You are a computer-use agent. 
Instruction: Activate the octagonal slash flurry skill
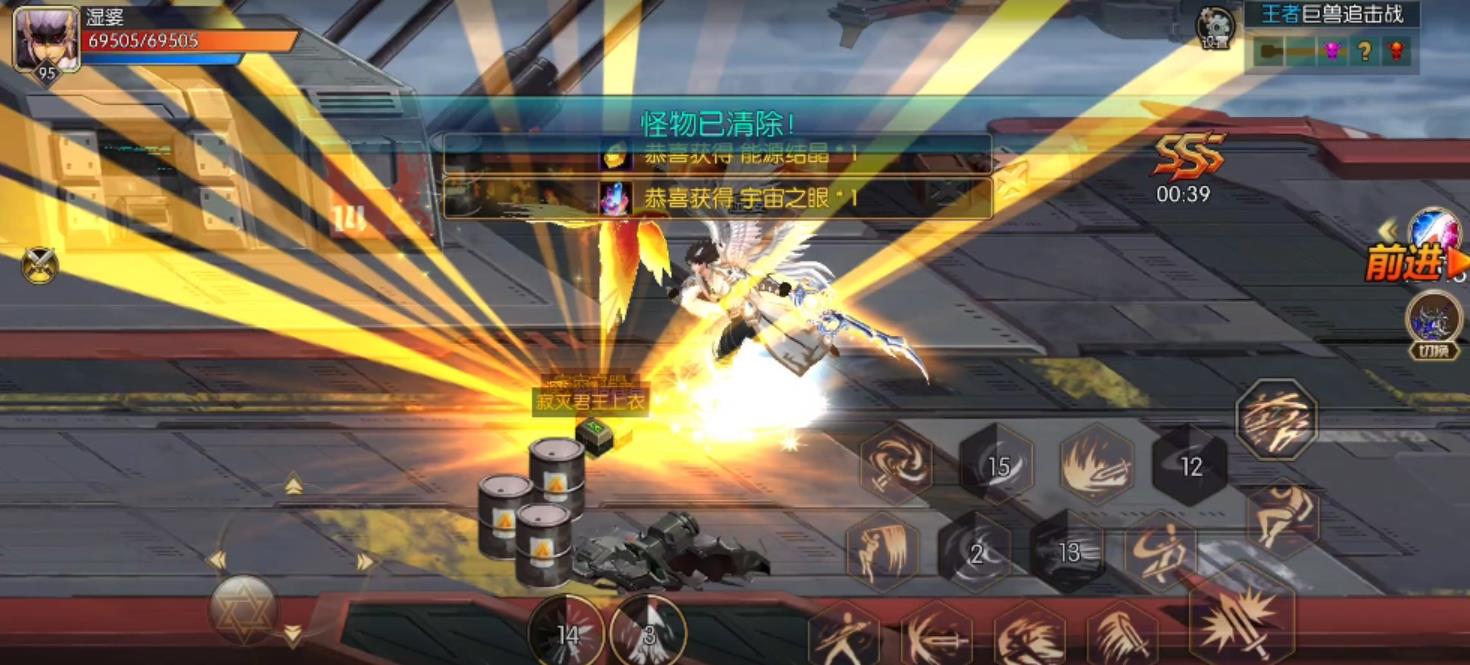coord(1276,419)
